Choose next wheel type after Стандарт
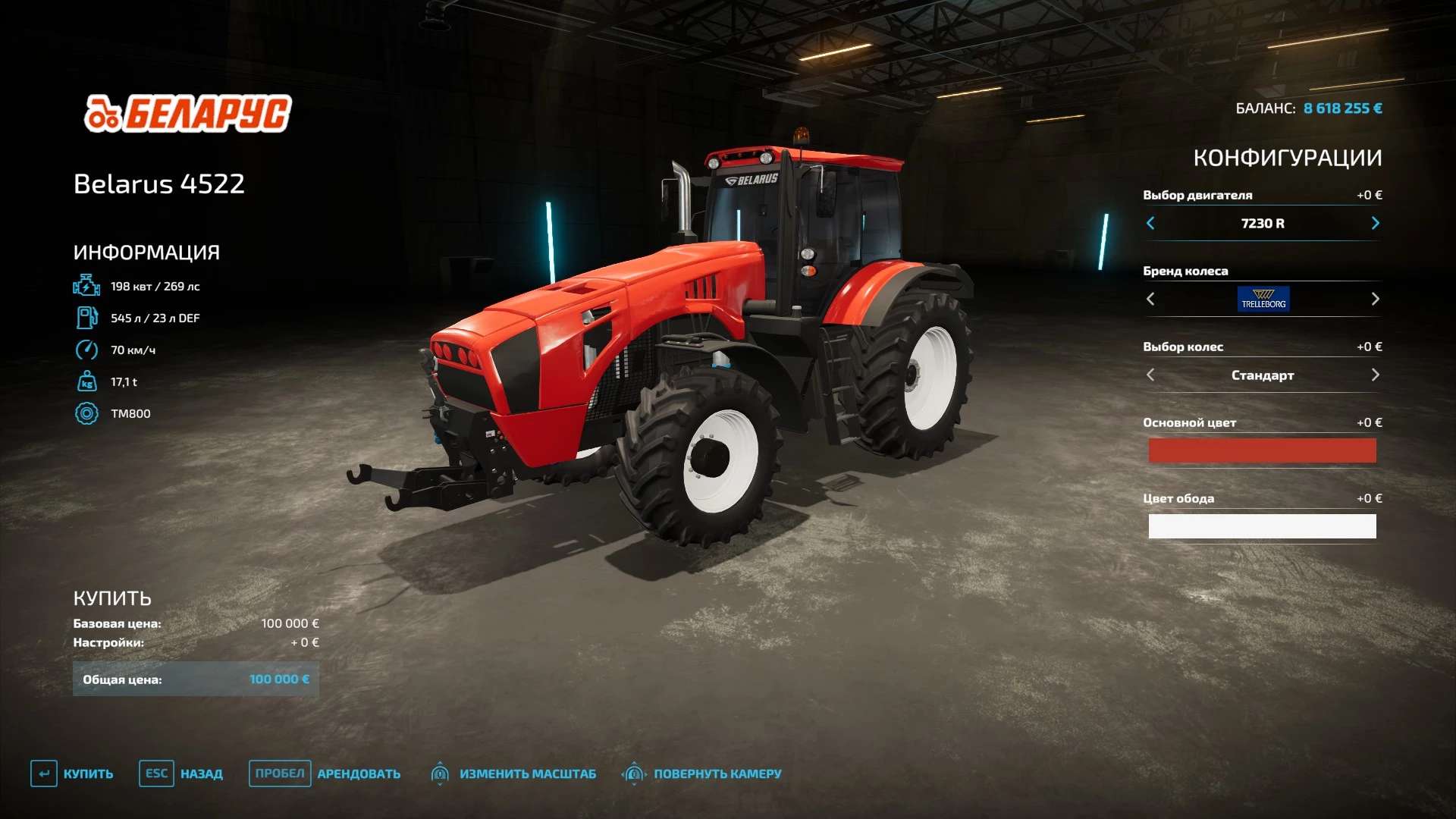Viewport: 1456px width, 819px height. pos(1375,375)
